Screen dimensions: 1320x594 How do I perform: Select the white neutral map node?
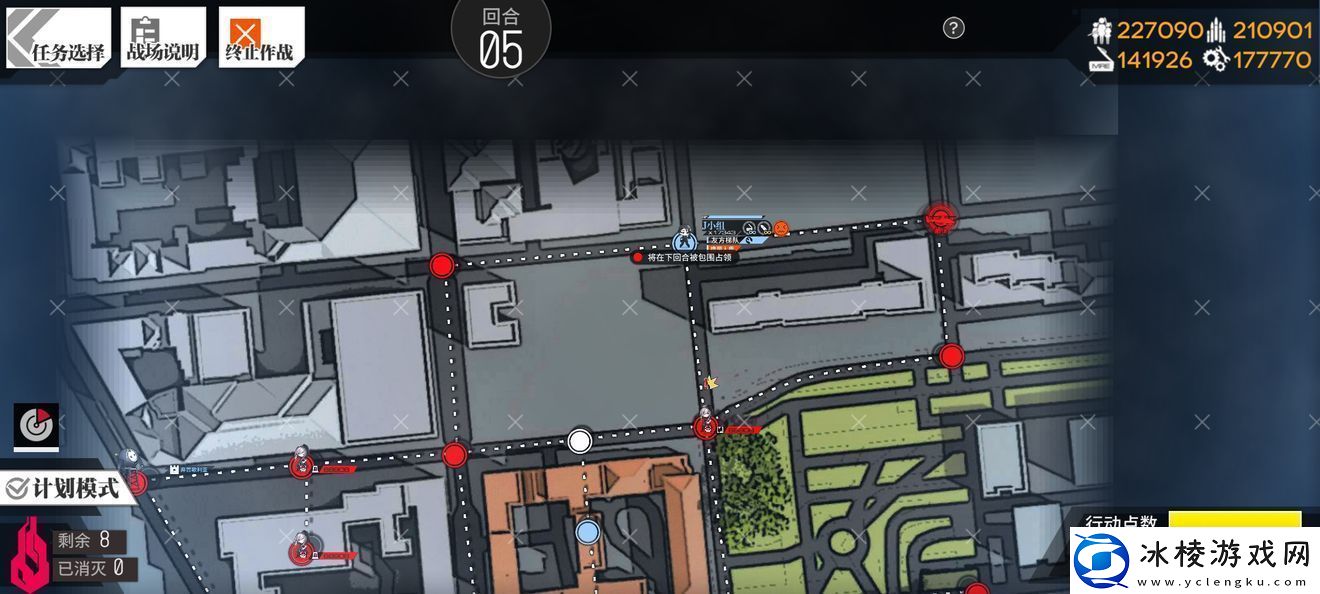(x=579, y=440)
